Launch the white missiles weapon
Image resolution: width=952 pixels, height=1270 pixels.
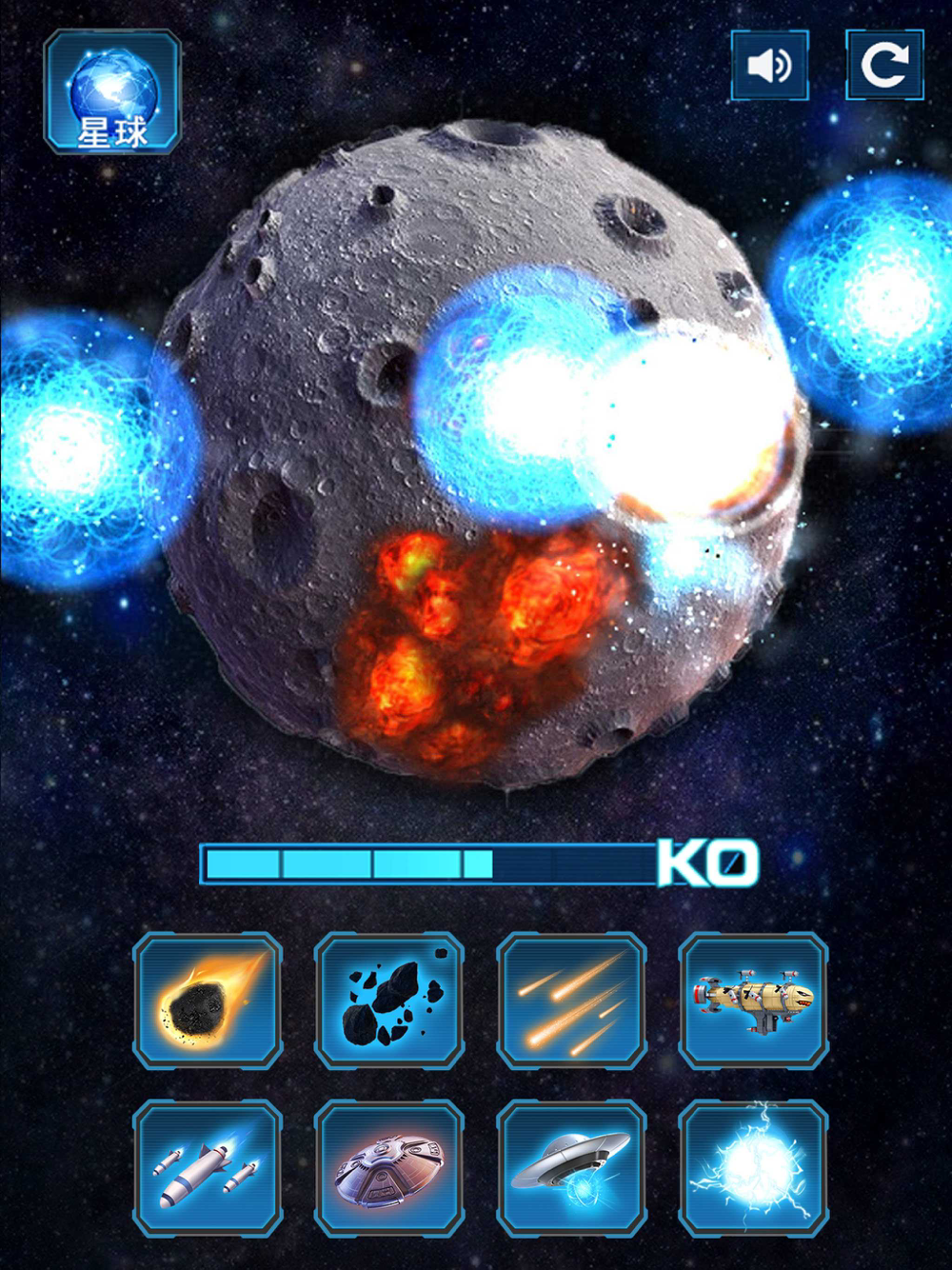pos(208,1168)
